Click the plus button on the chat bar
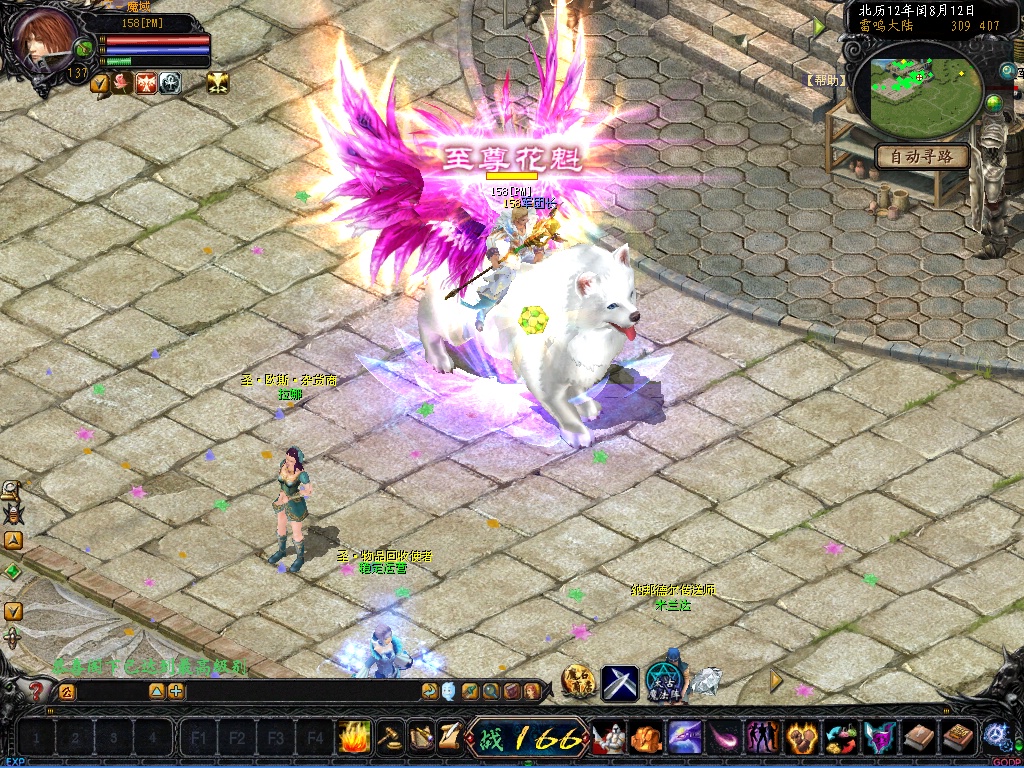 pyautogui.click(x=176, y=691)
